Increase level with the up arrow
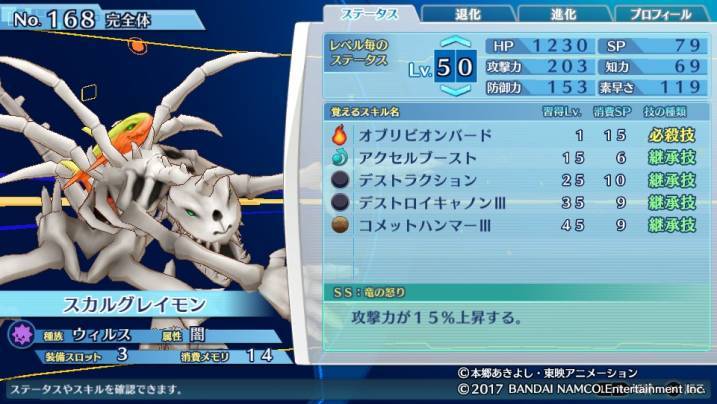The width and height of the screenshot is (717, 404). (x=455, y=44)
